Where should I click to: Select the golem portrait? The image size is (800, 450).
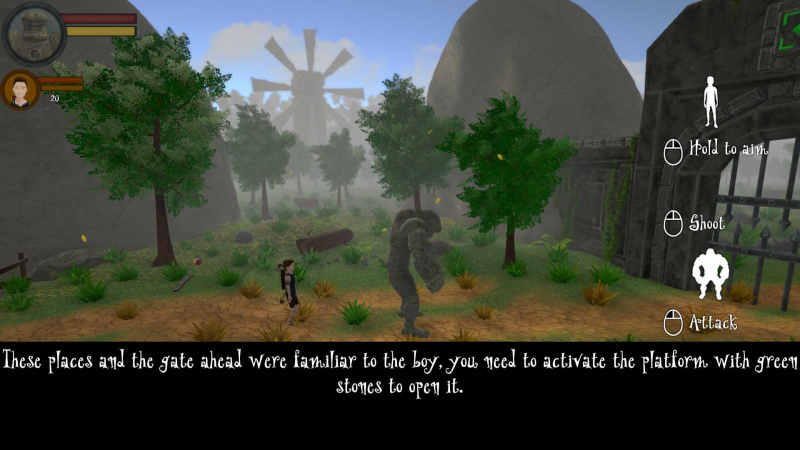(x=34, y=33)
